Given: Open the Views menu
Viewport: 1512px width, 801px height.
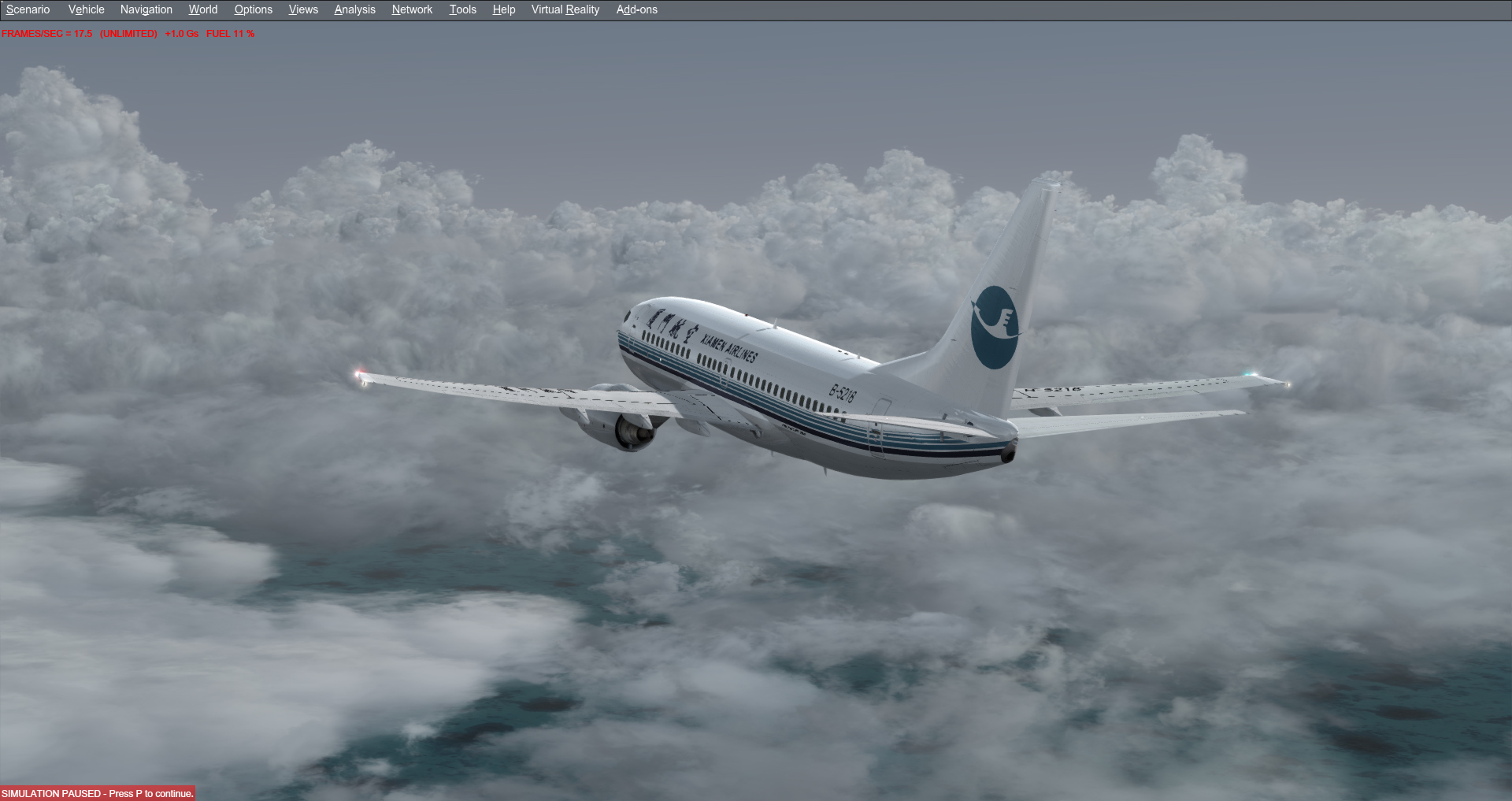Looking at the screenshot, I should tap(303, 9).
